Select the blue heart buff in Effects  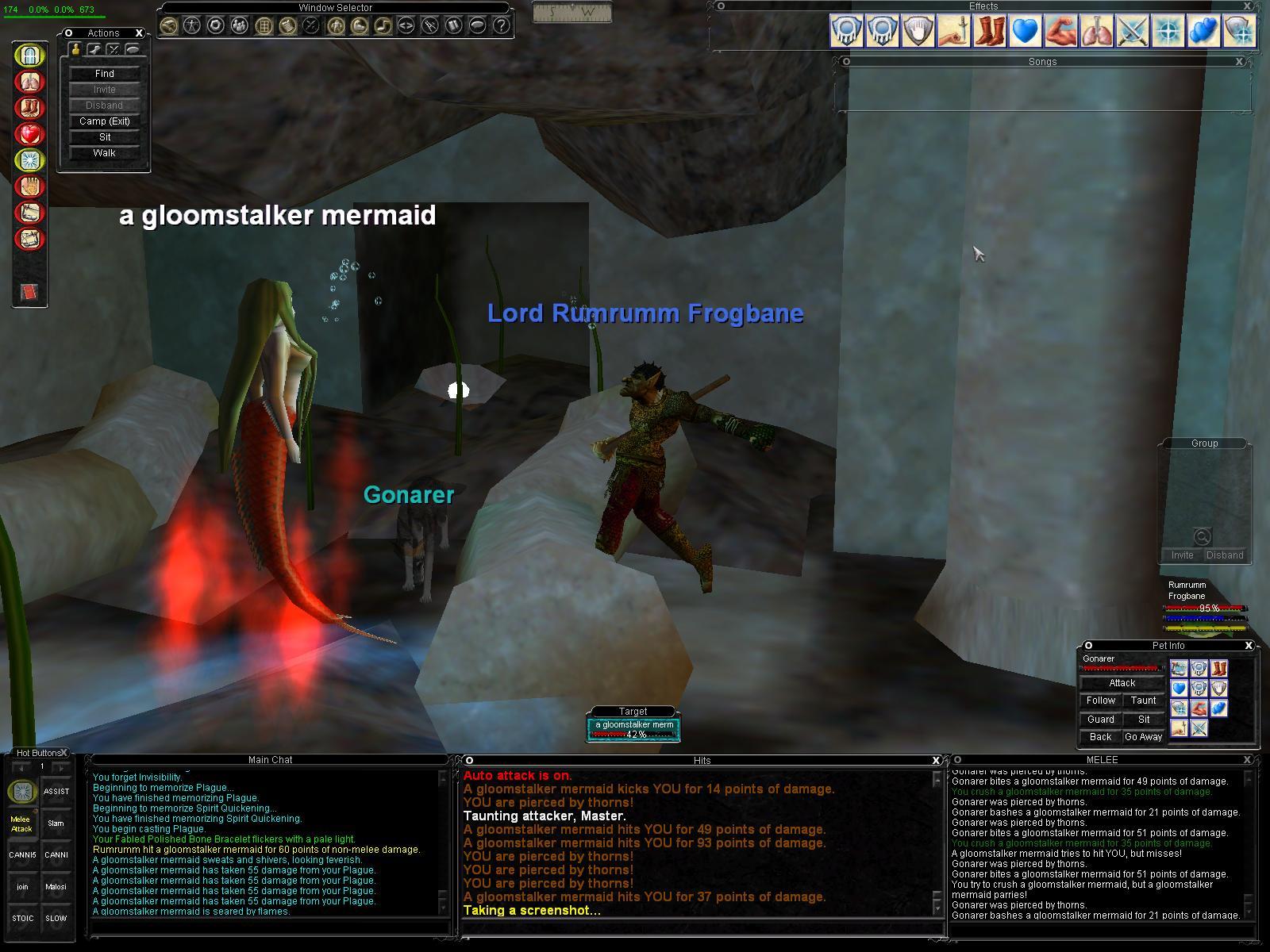pyautogui.click(x=1026, y=31)
